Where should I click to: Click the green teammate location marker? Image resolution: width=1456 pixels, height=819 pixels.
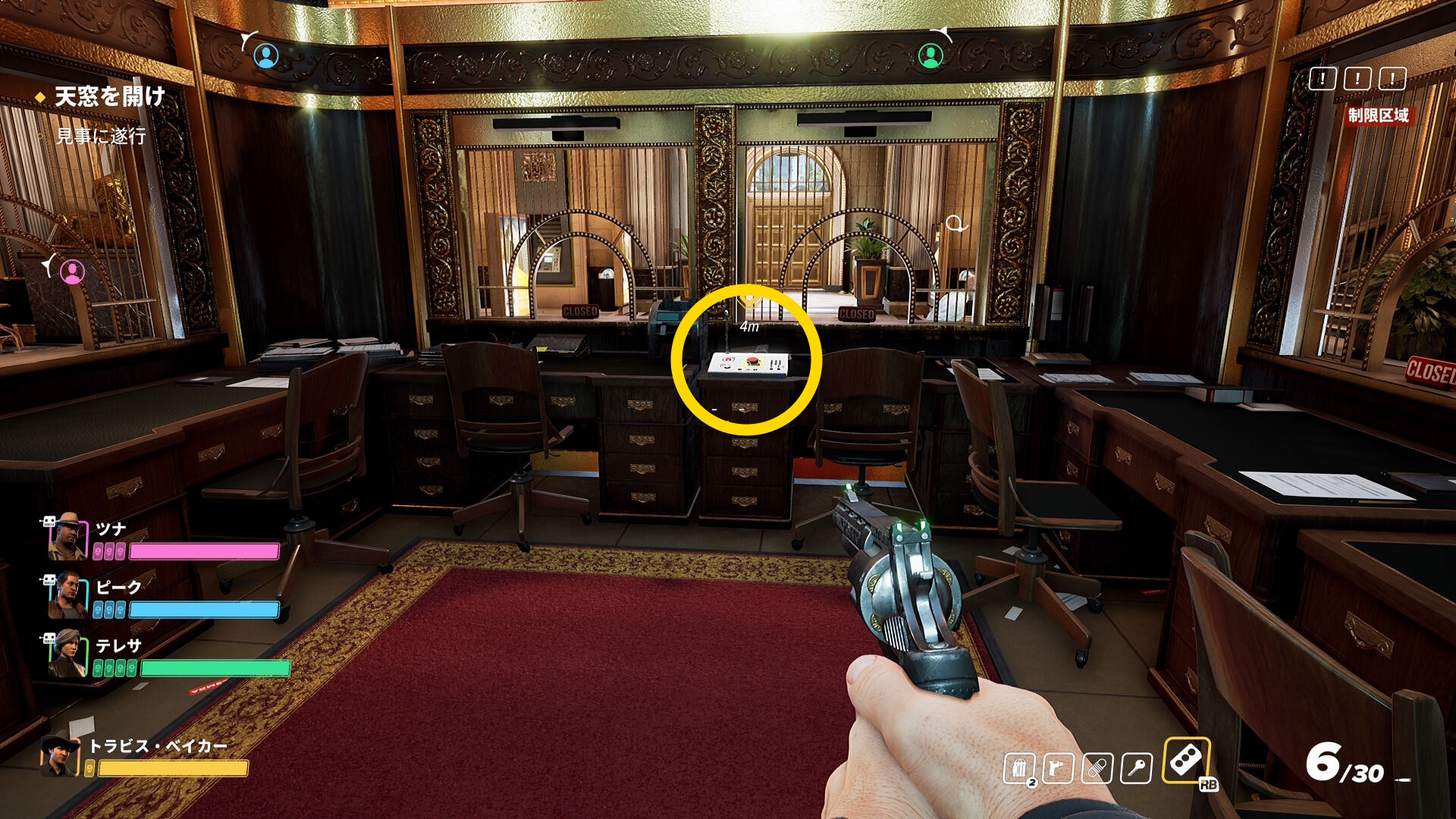[930, 55]
